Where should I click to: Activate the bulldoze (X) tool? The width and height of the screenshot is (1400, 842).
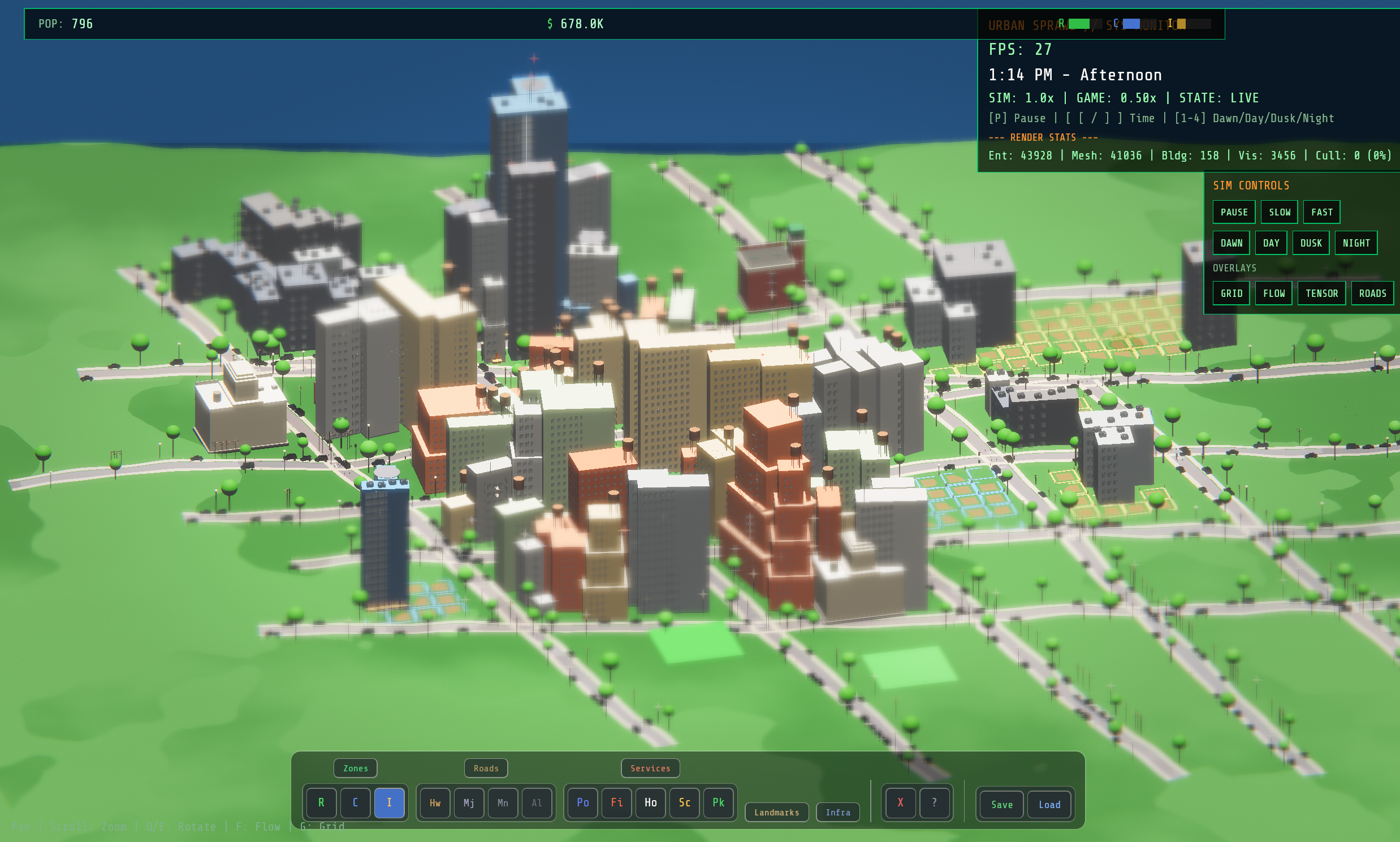pyautogui.click(x=900, y=803)
